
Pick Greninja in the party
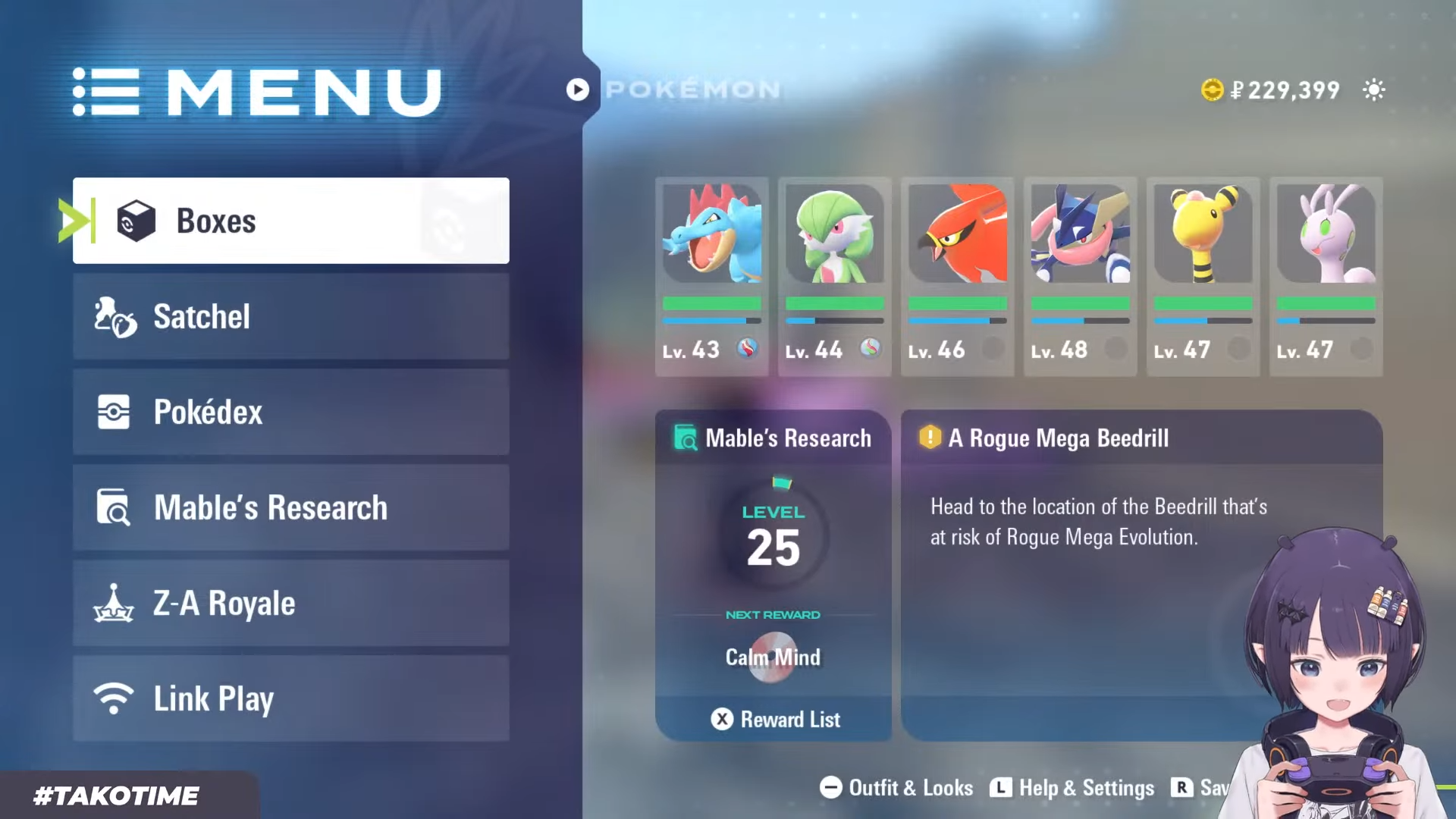click(1080, 276)
